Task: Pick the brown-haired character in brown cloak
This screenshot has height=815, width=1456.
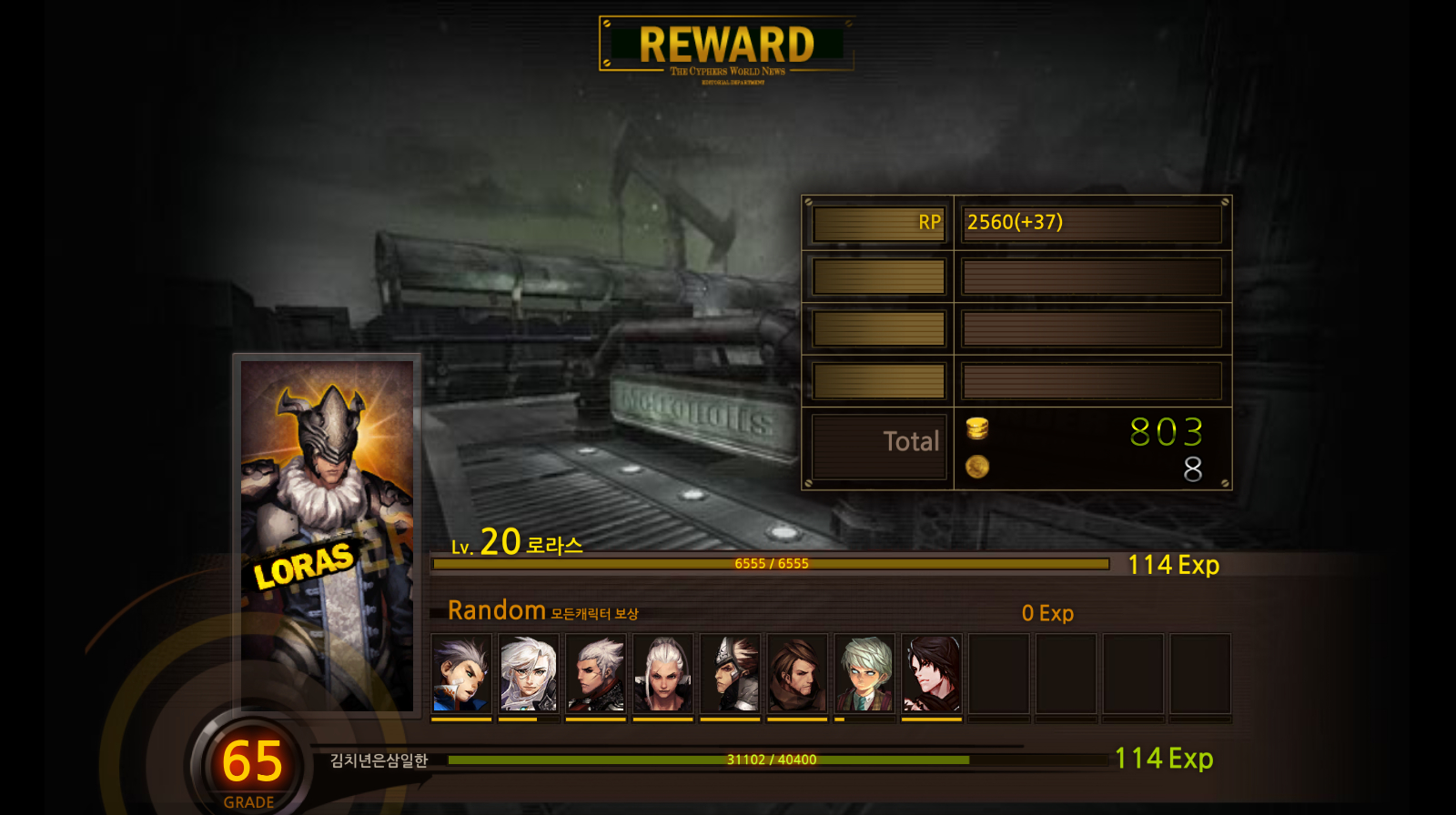Action: 797,674
